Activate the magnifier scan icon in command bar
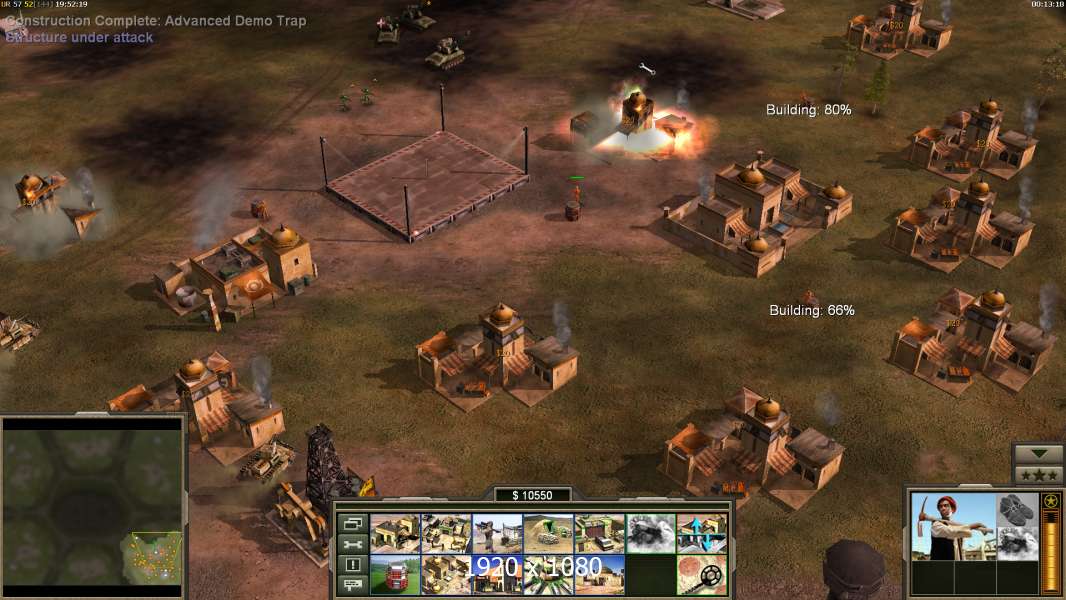Viewport: 1066px width, 600px height. [702, 574]
